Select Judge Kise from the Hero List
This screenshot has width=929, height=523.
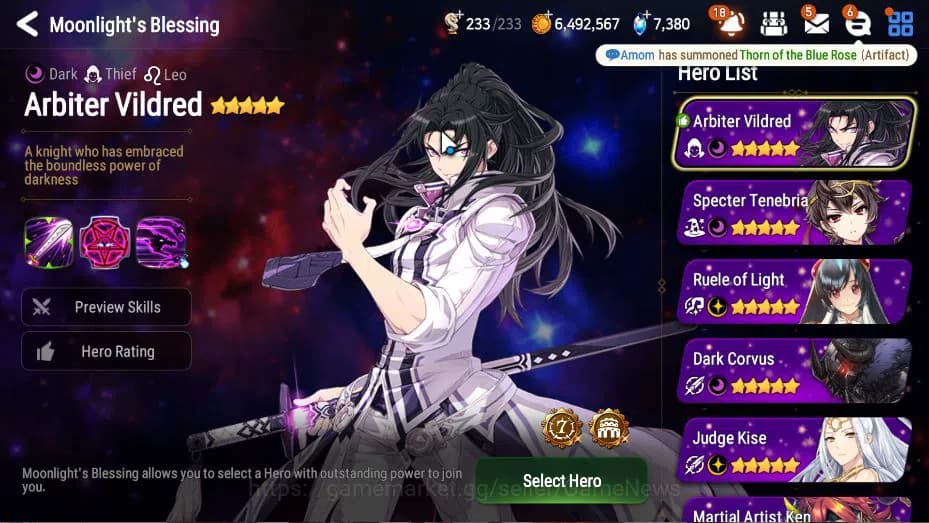point(795,449)
